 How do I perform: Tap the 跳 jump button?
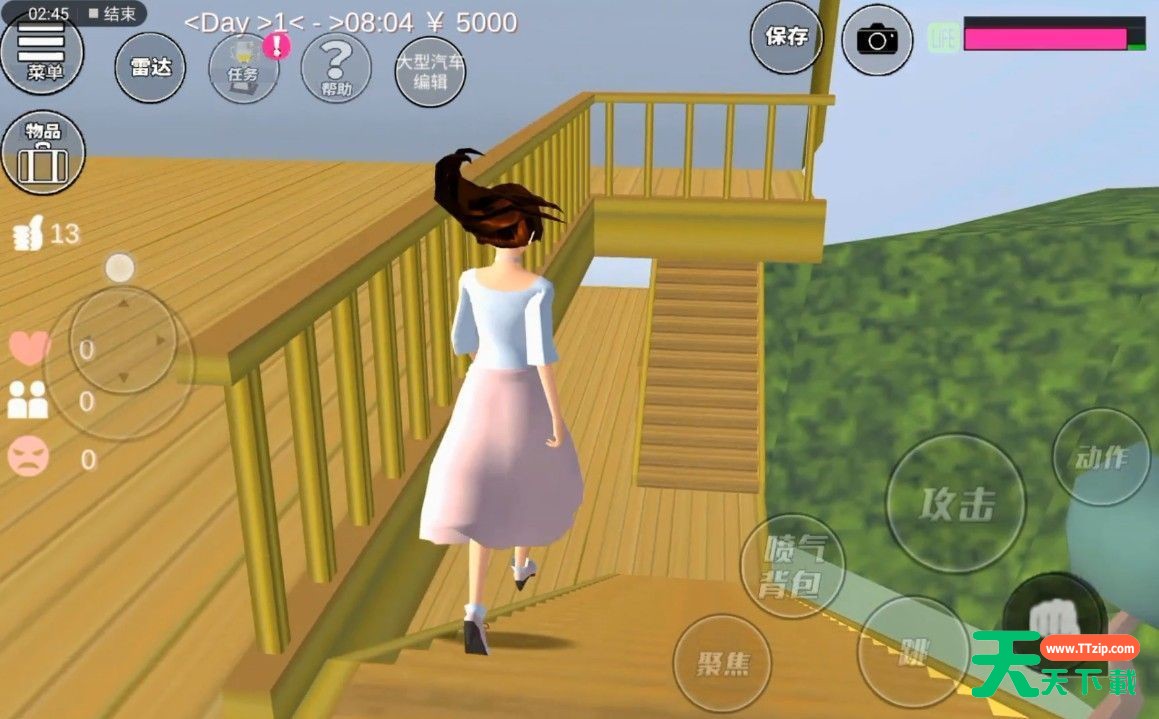pyautogui.click(x=914, y=652)
